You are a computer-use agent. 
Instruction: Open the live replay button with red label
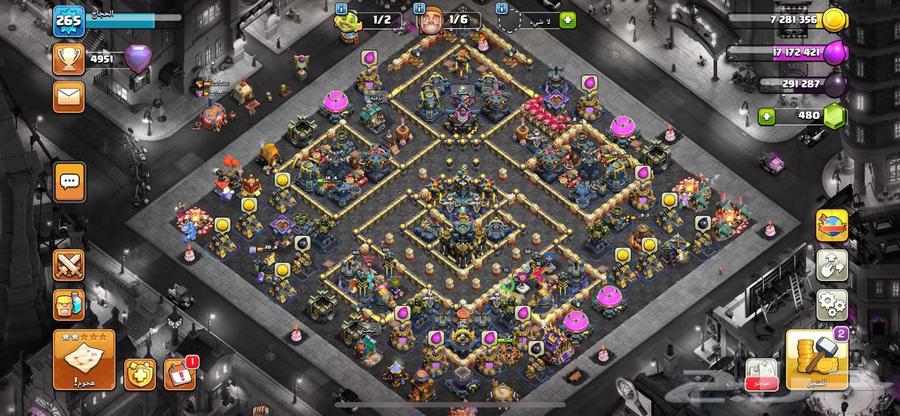coord(763,373)
